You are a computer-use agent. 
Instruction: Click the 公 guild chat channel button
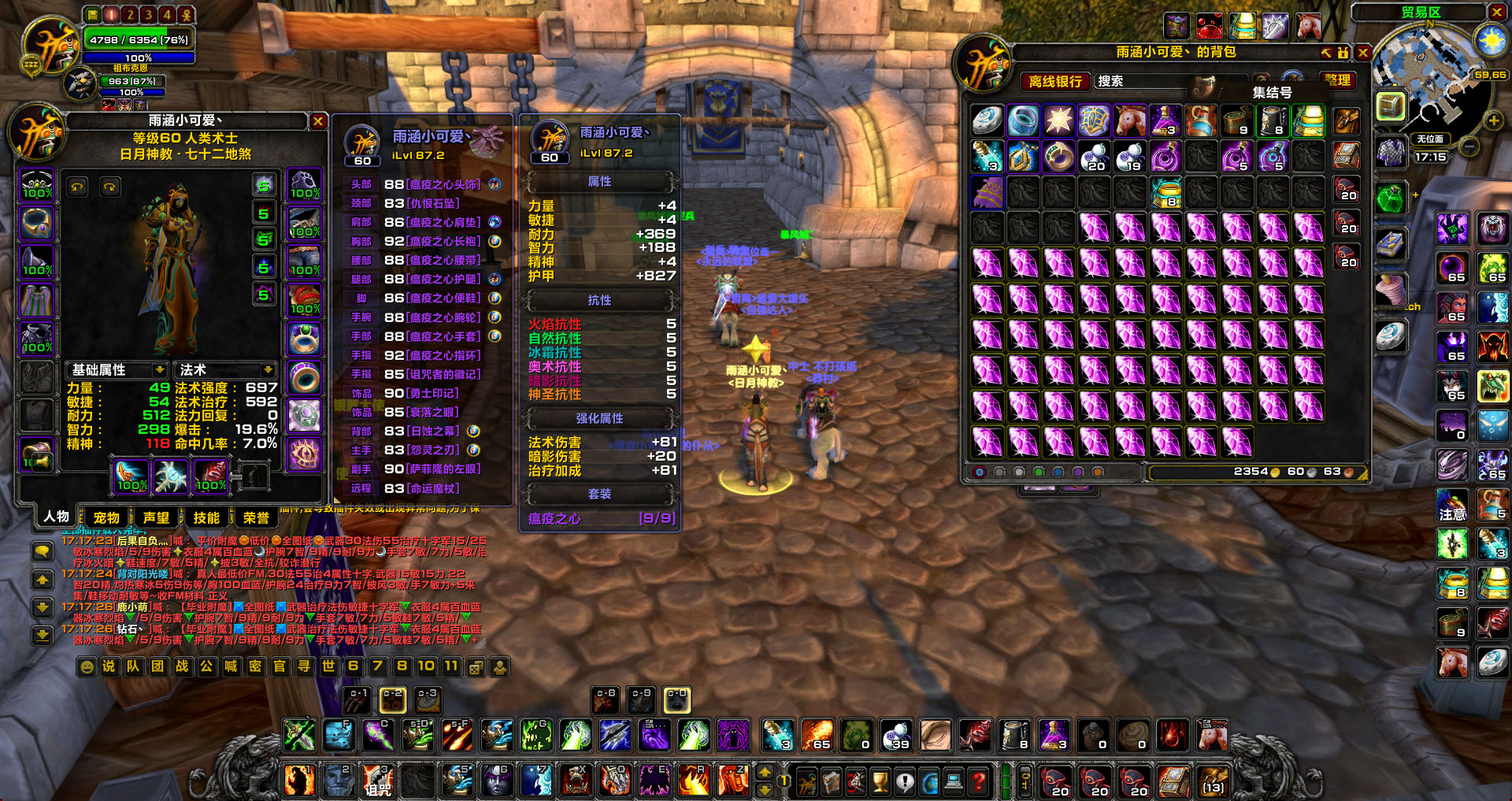206,666
